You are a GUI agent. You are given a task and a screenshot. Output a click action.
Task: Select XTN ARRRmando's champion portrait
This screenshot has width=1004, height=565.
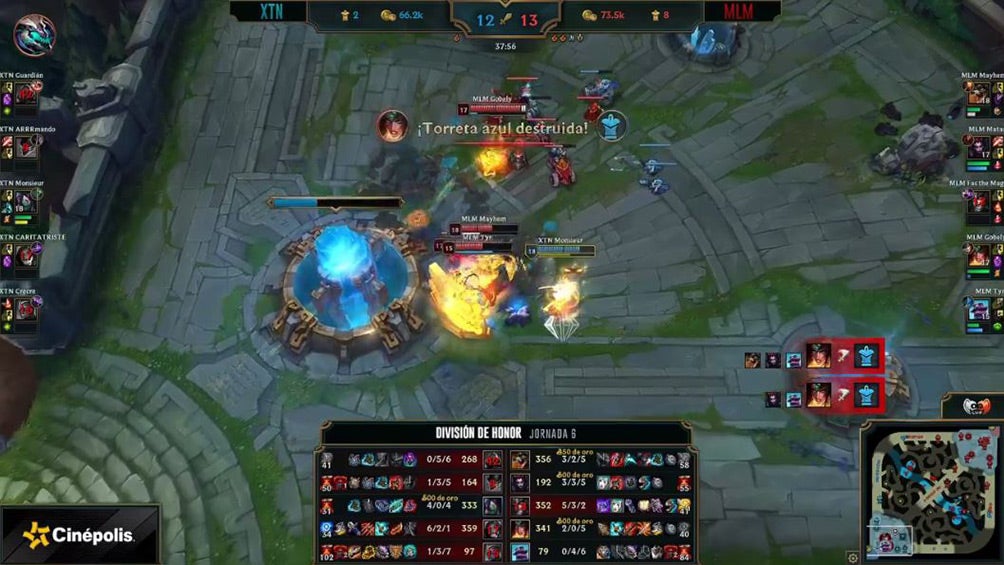27,149
